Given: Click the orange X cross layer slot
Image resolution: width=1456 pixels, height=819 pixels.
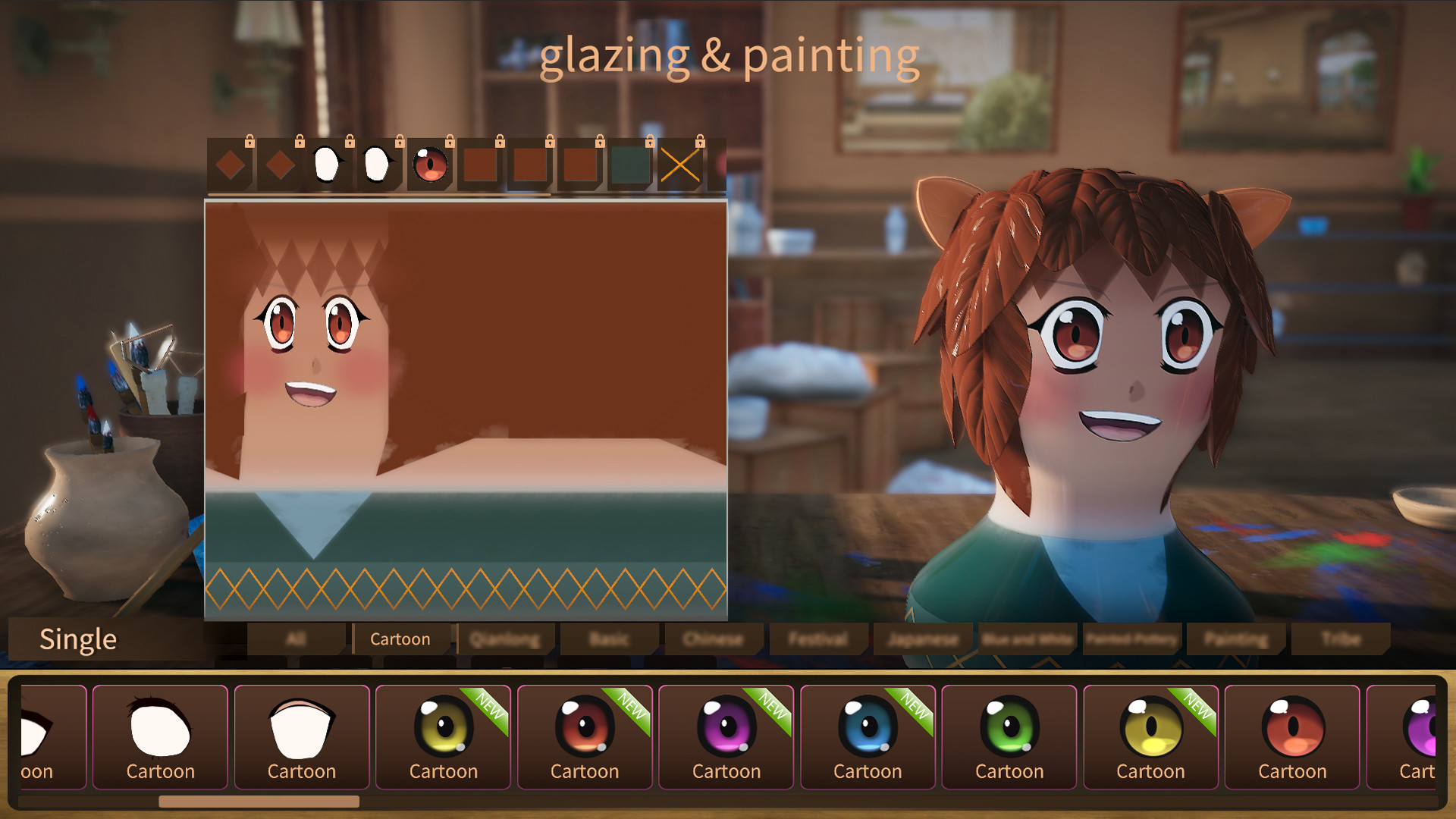Looking at the screenshot, I should tap(681, 163).
